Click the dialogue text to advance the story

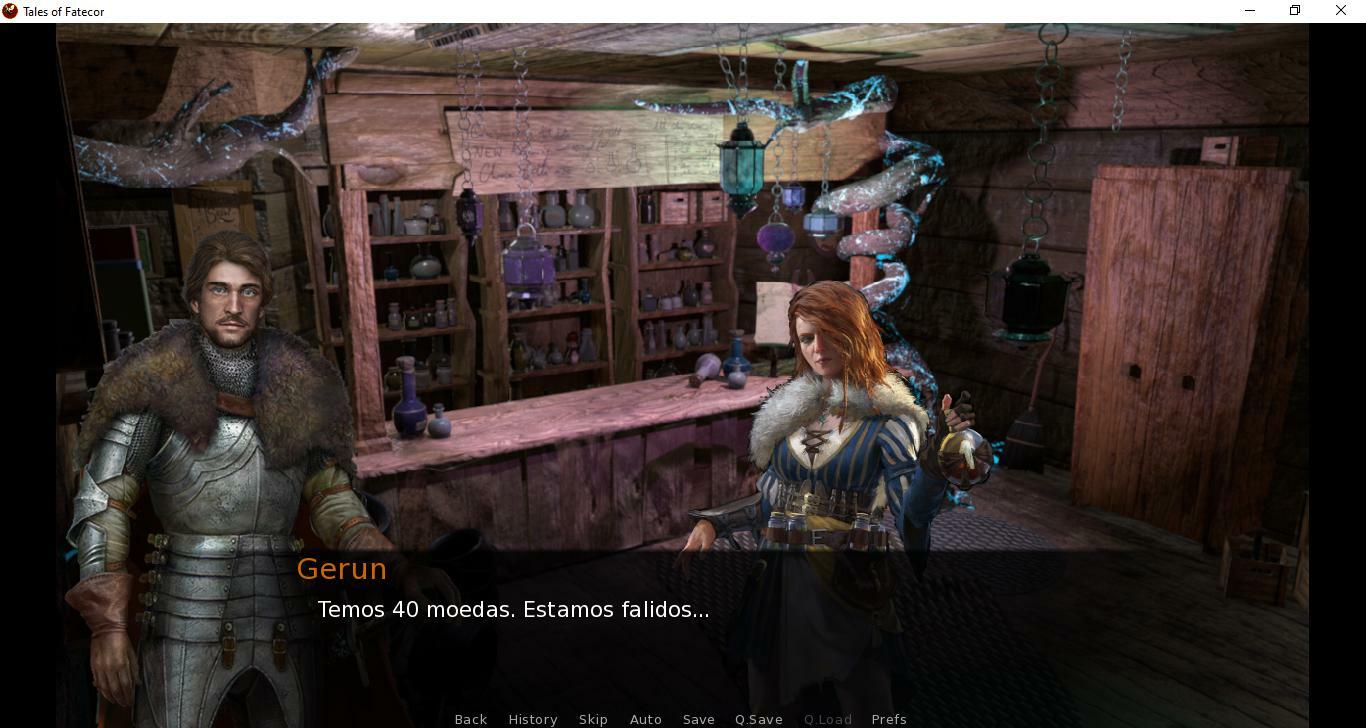tap(512, 609)
